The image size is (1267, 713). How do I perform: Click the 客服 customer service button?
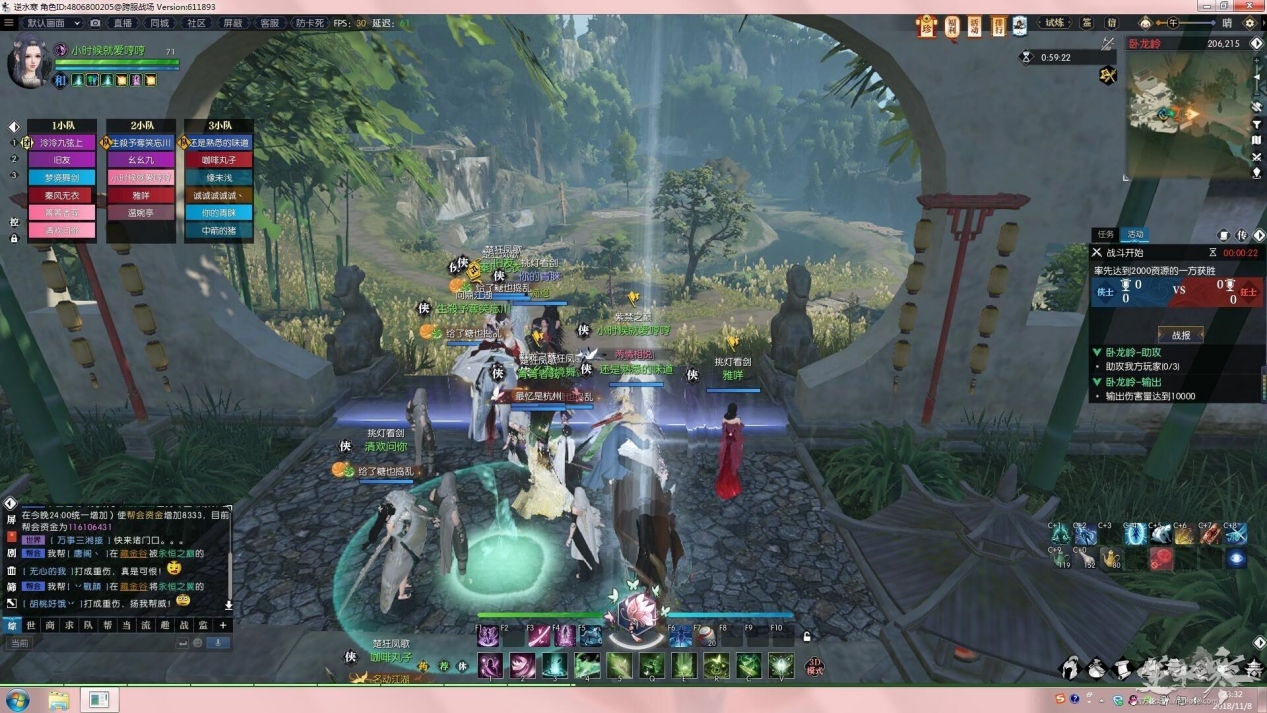(269, 23)
